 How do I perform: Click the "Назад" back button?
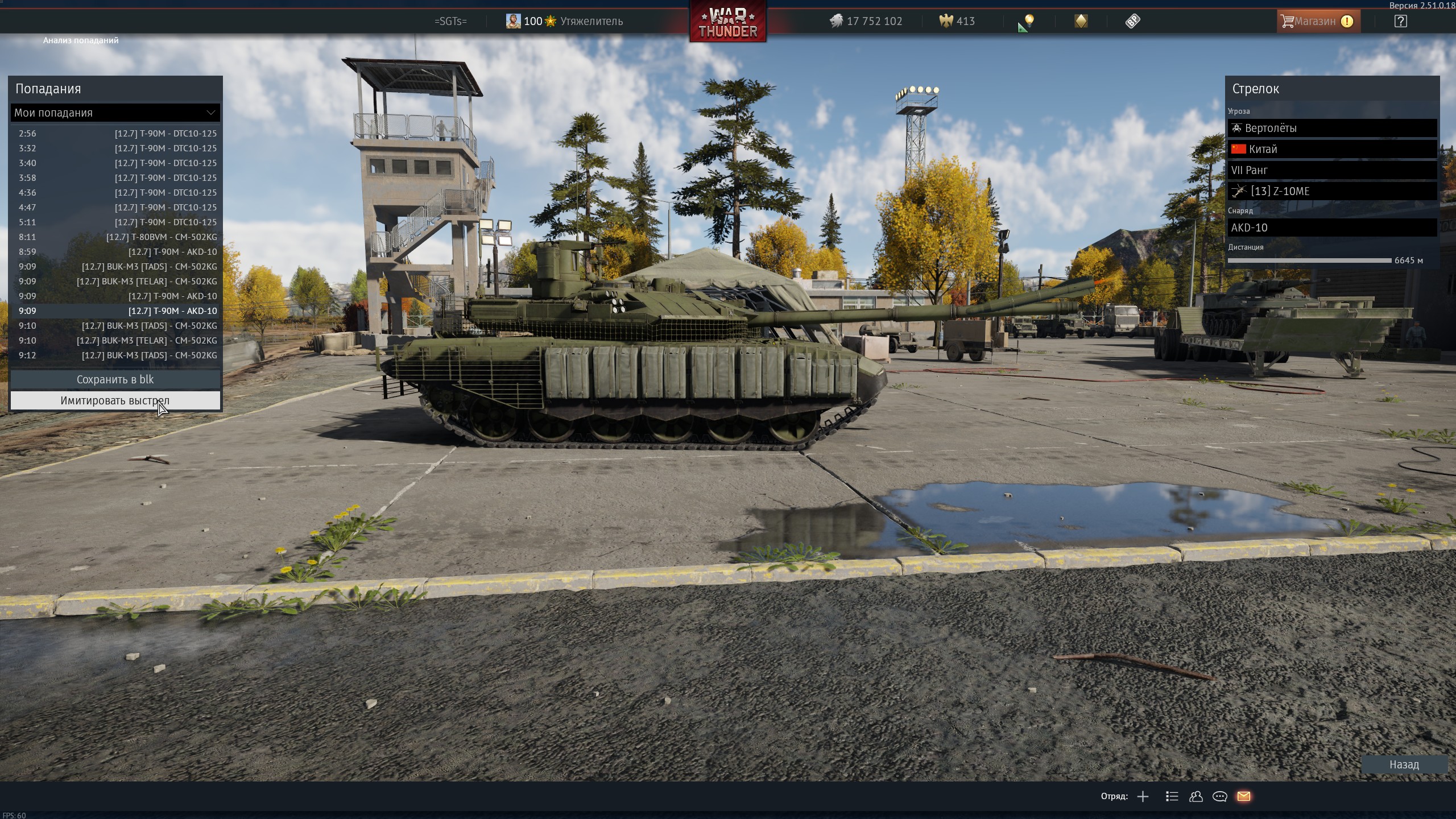click(1404, 764)
